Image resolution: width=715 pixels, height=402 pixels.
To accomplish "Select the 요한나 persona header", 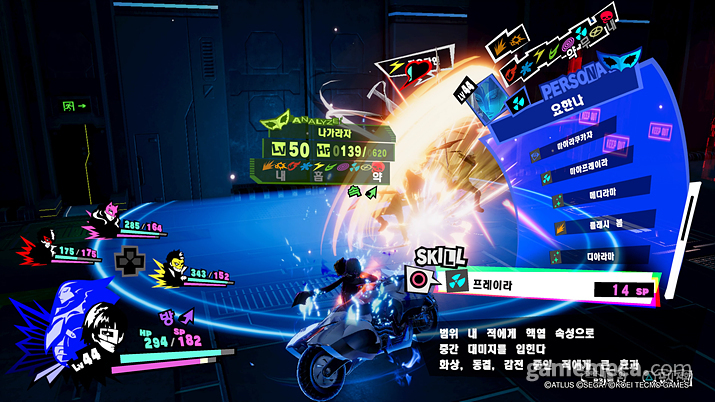I will [569, 113].
